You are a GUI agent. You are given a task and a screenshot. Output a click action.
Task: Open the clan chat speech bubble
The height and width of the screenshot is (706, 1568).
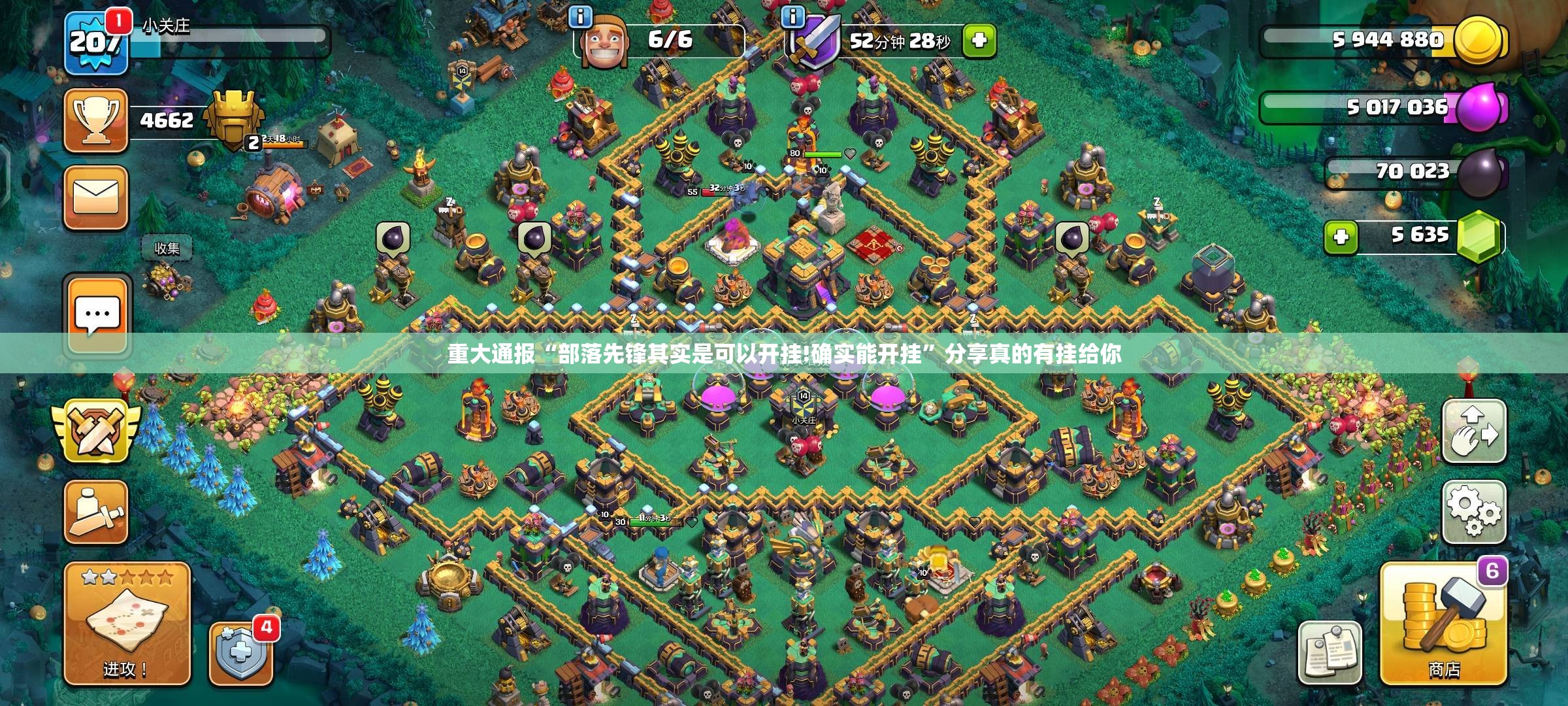point(97,315)
